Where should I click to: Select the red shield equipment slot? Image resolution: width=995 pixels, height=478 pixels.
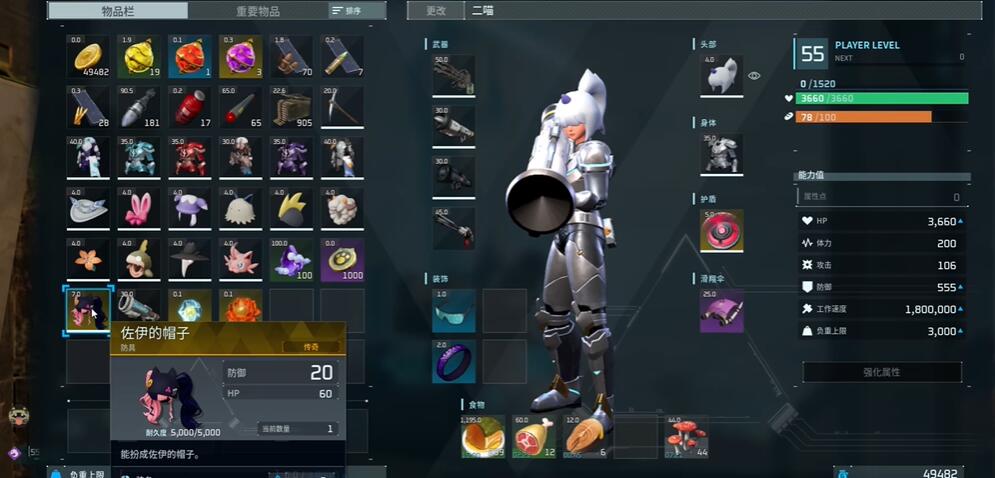721,231
